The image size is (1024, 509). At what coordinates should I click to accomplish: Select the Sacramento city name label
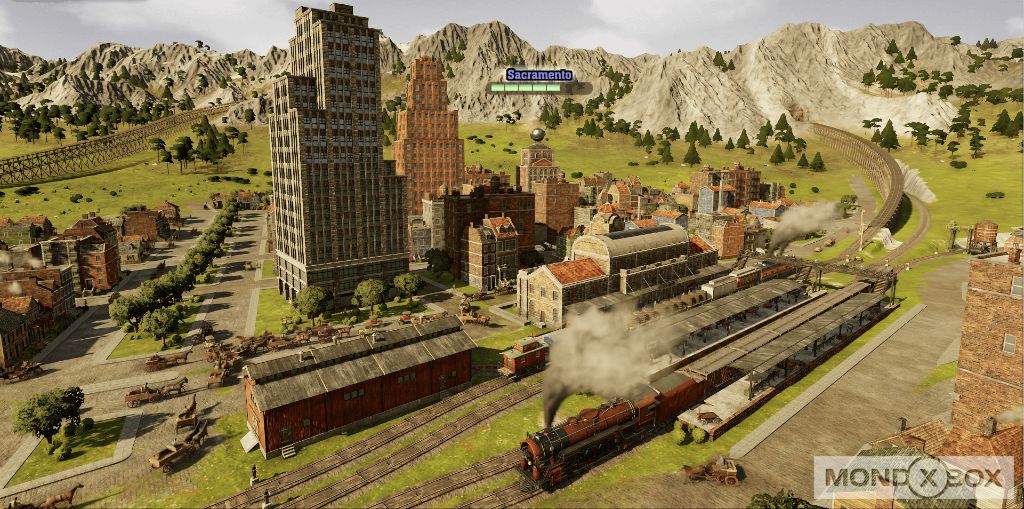click(x=539, y=75)
